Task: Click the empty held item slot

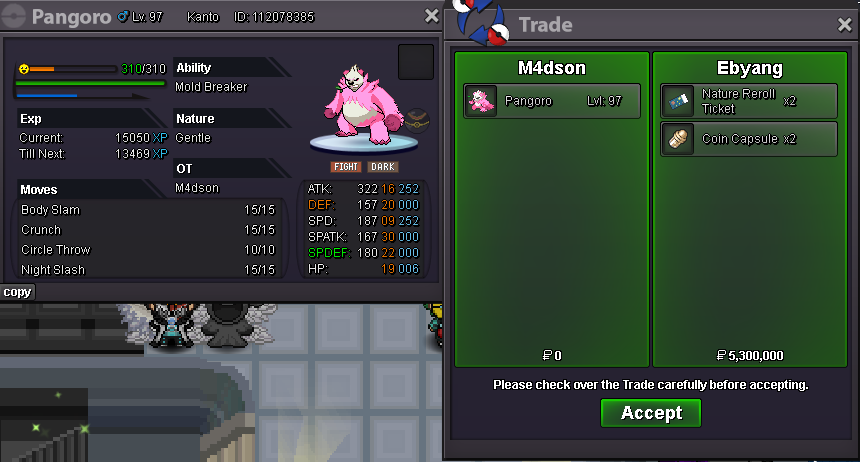Action: coord(415,62)
